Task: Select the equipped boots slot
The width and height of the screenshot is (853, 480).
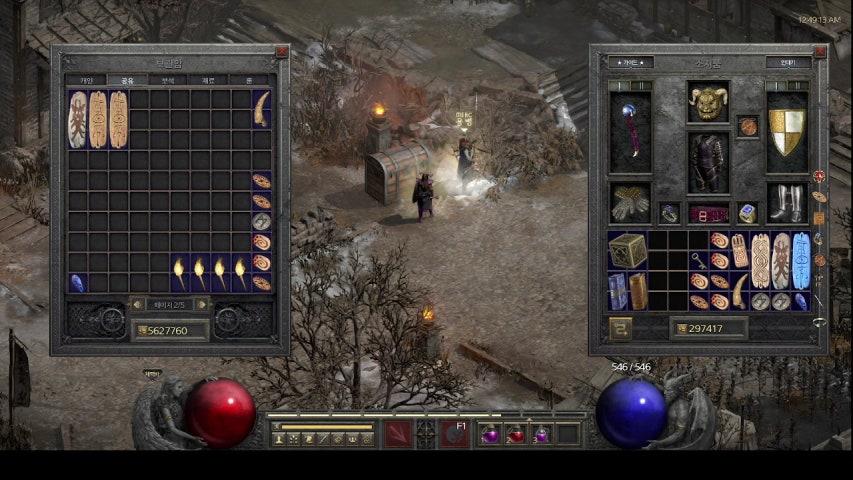Action: pos(787,202)
